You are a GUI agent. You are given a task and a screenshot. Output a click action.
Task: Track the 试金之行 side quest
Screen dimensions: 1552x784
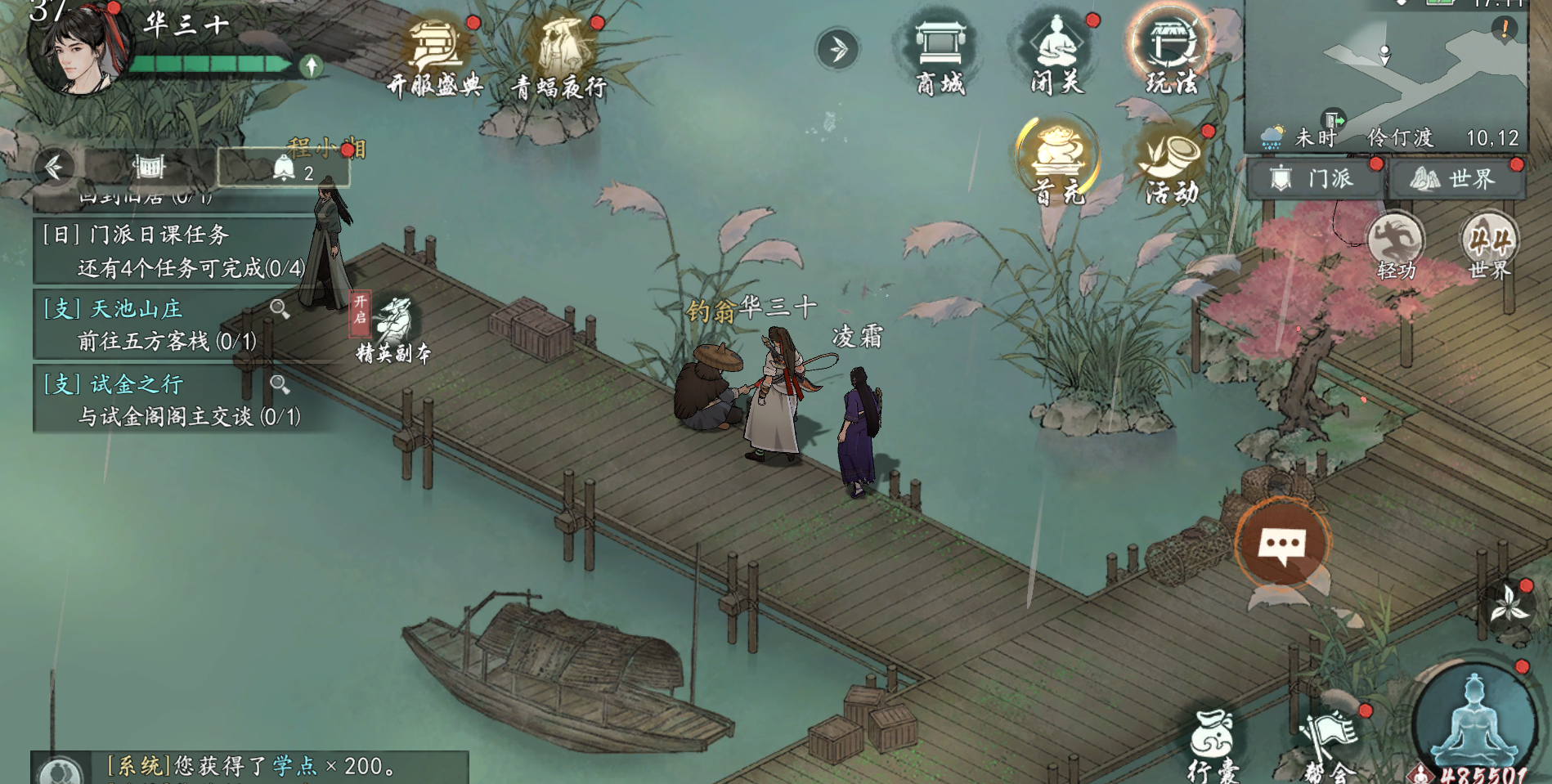(155, 400)
